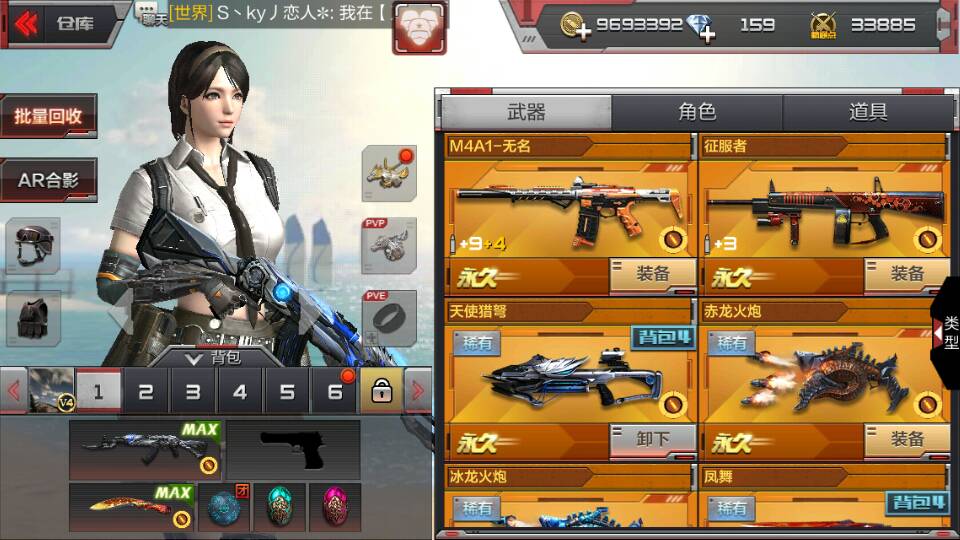Select backpack slot 2
Image resolution: width=960 pixels, height=540 pixels.
coord(146,392)
